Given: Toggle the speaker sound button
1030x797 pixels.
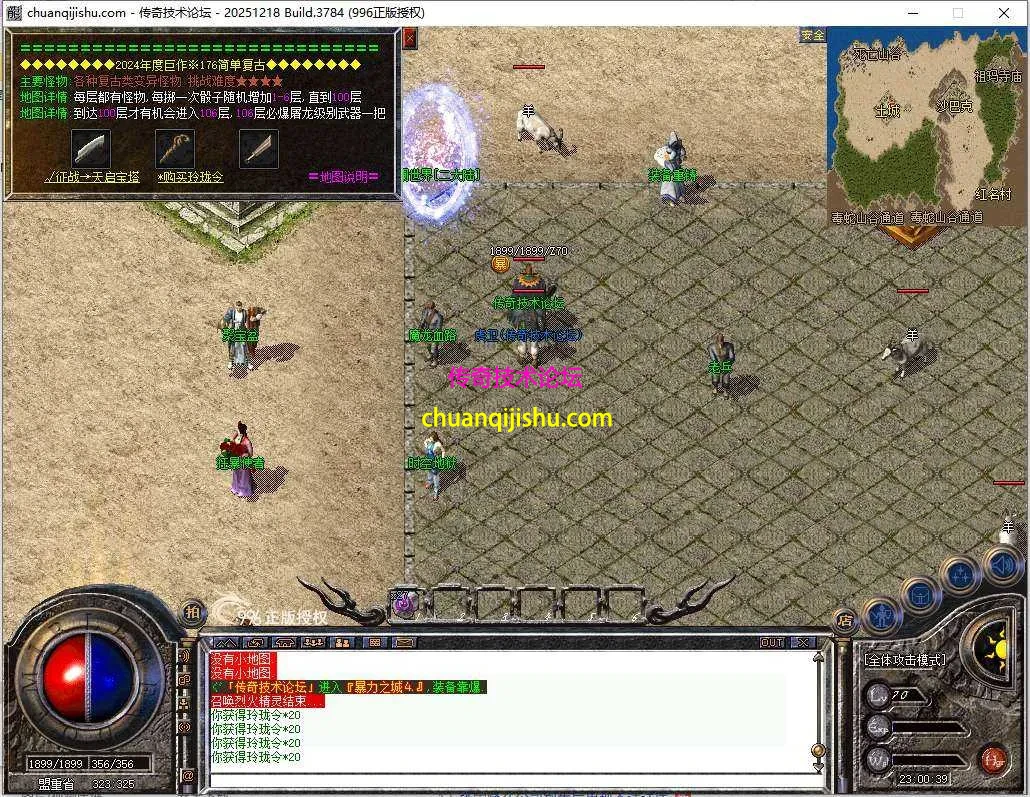Looking at the screenshot, I should click(1002, 565).
